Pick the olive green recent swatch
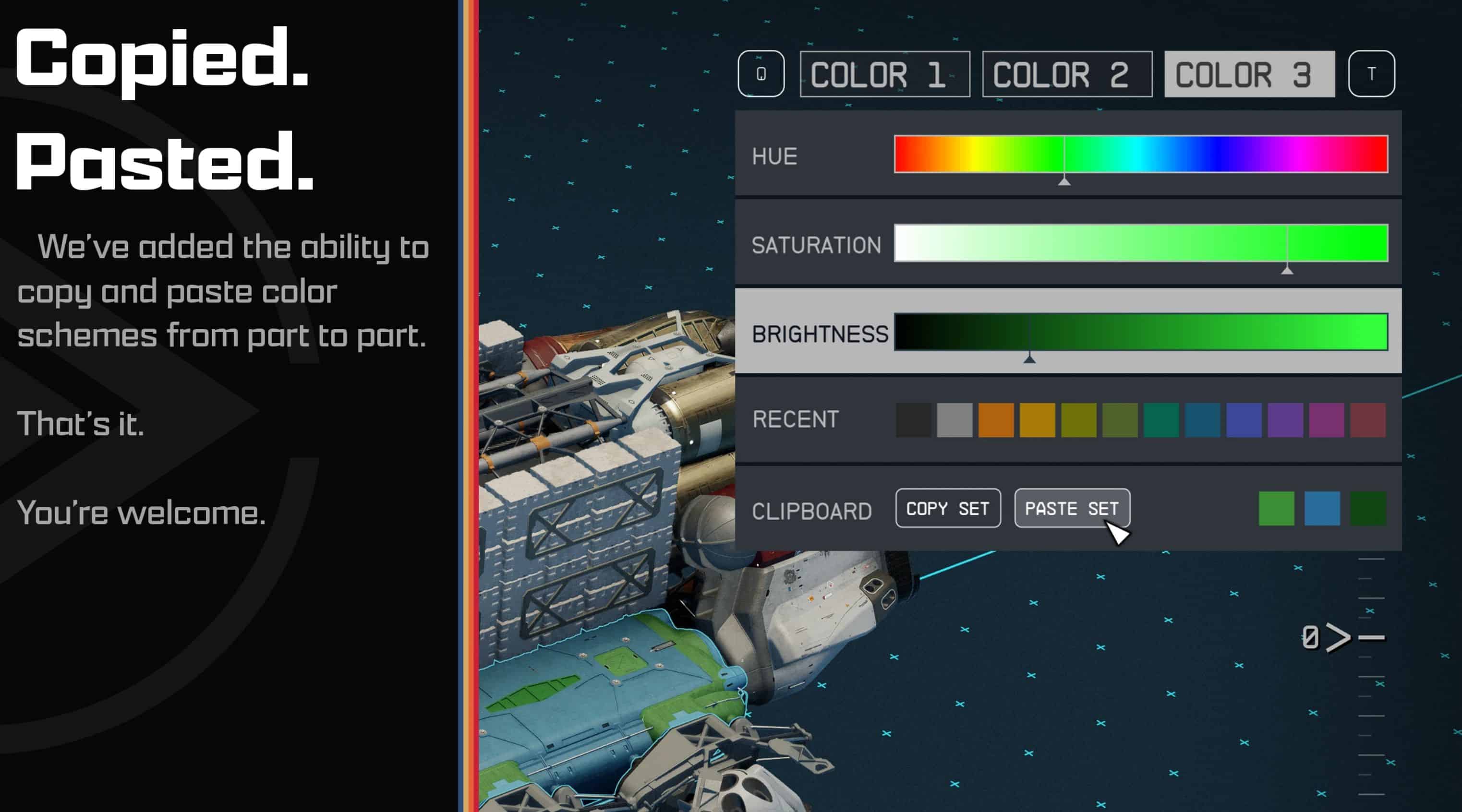The width and height of the screenshot is (1462, 812). tap(1120, 420)
